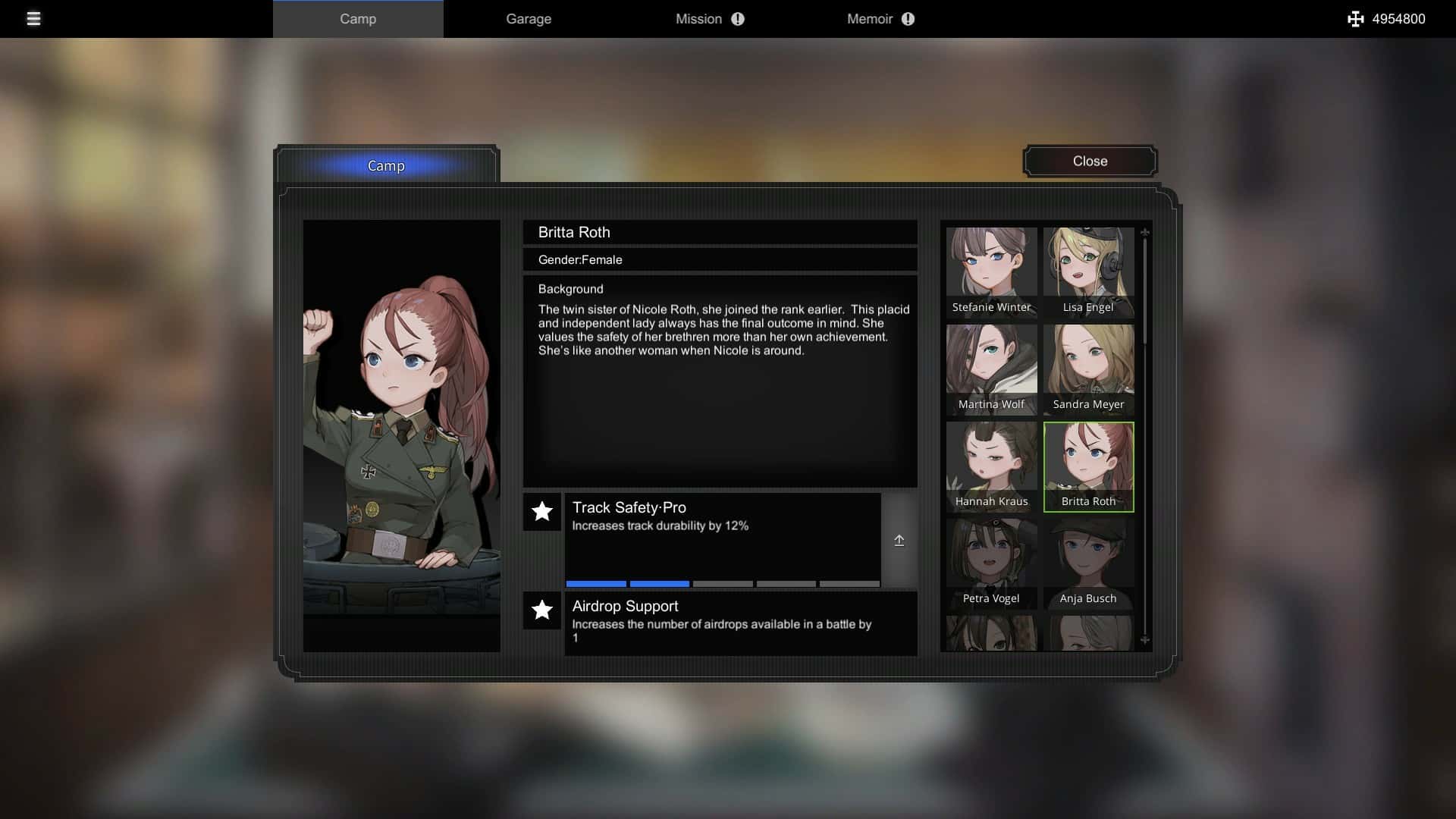Choose Hannah Kraus from the list
The image size is (1456, 819).
pyautogui.click(x=991, y=466)
